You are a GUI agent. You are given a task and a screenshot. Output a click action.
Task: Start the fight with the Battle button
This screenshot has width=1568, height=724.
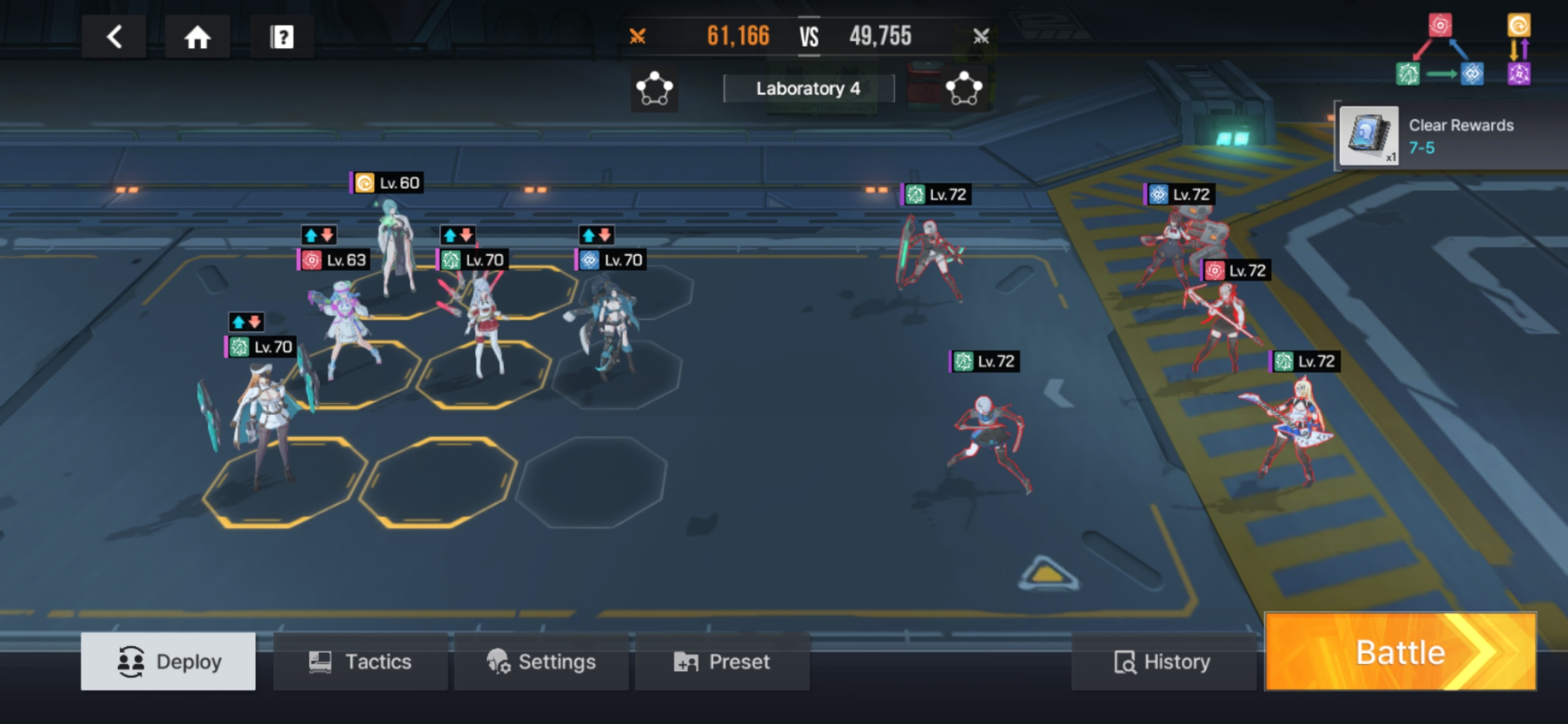[x=1400, y=652]
